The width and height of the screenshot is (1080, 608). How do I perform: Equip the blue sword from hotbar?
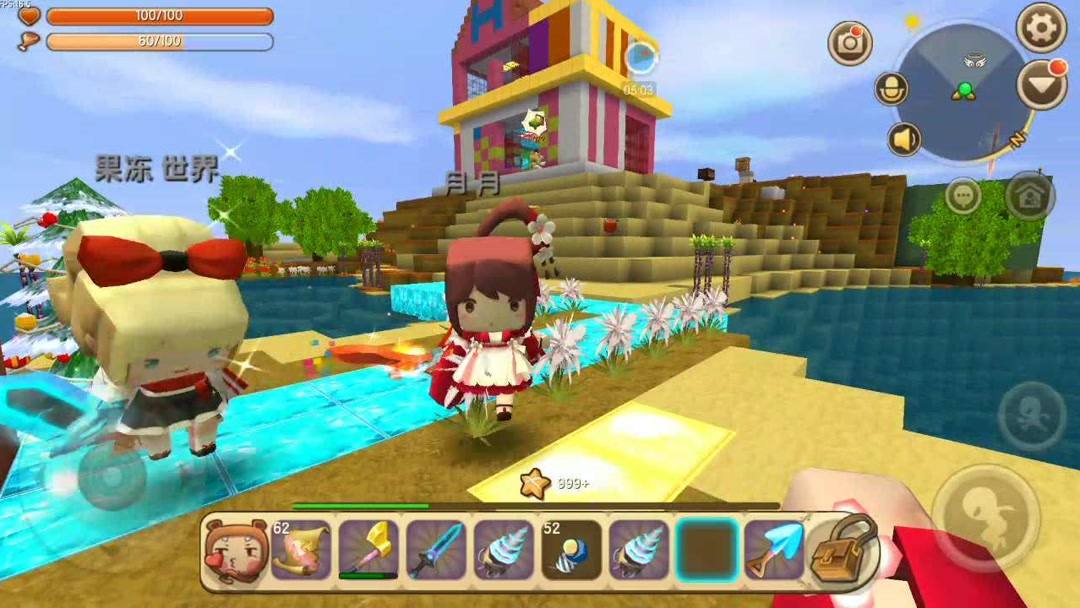coord(435,550)
